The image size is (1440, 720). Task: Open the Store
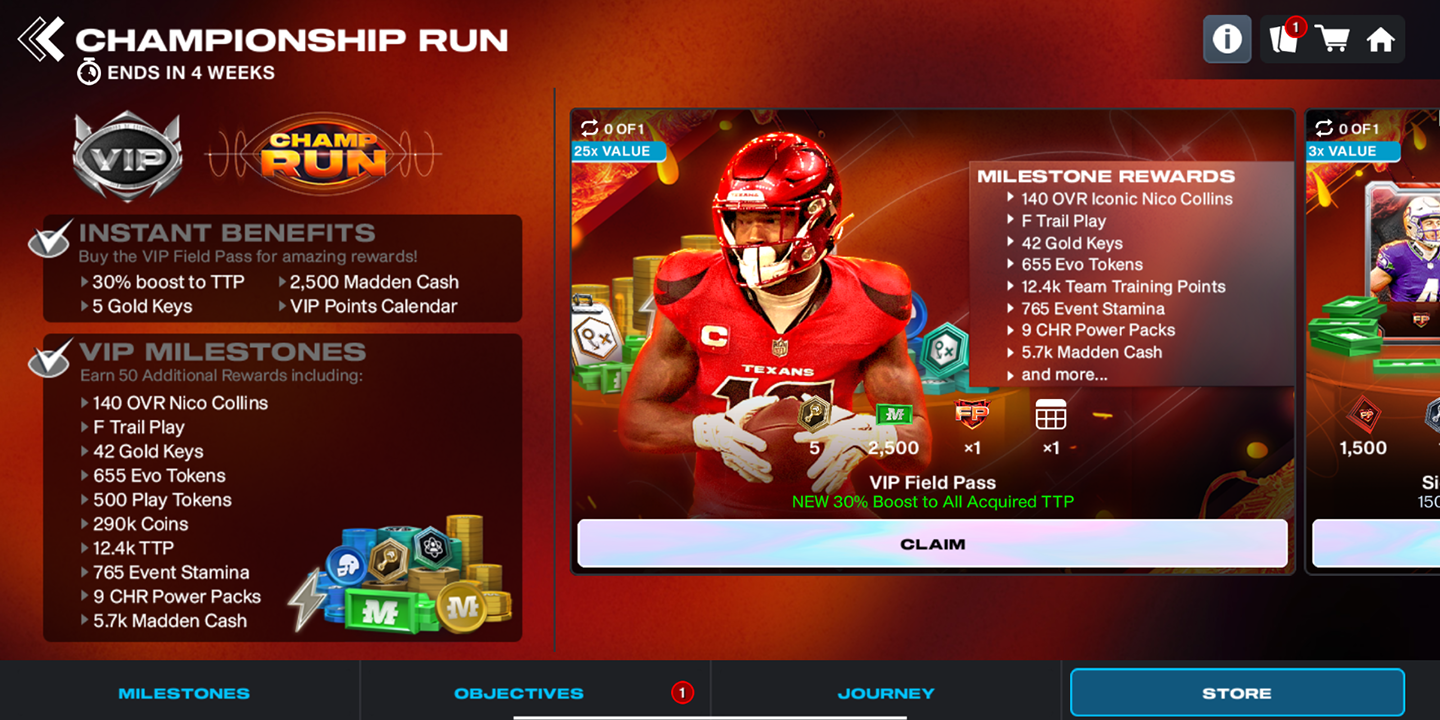(x=1237, y=692)
